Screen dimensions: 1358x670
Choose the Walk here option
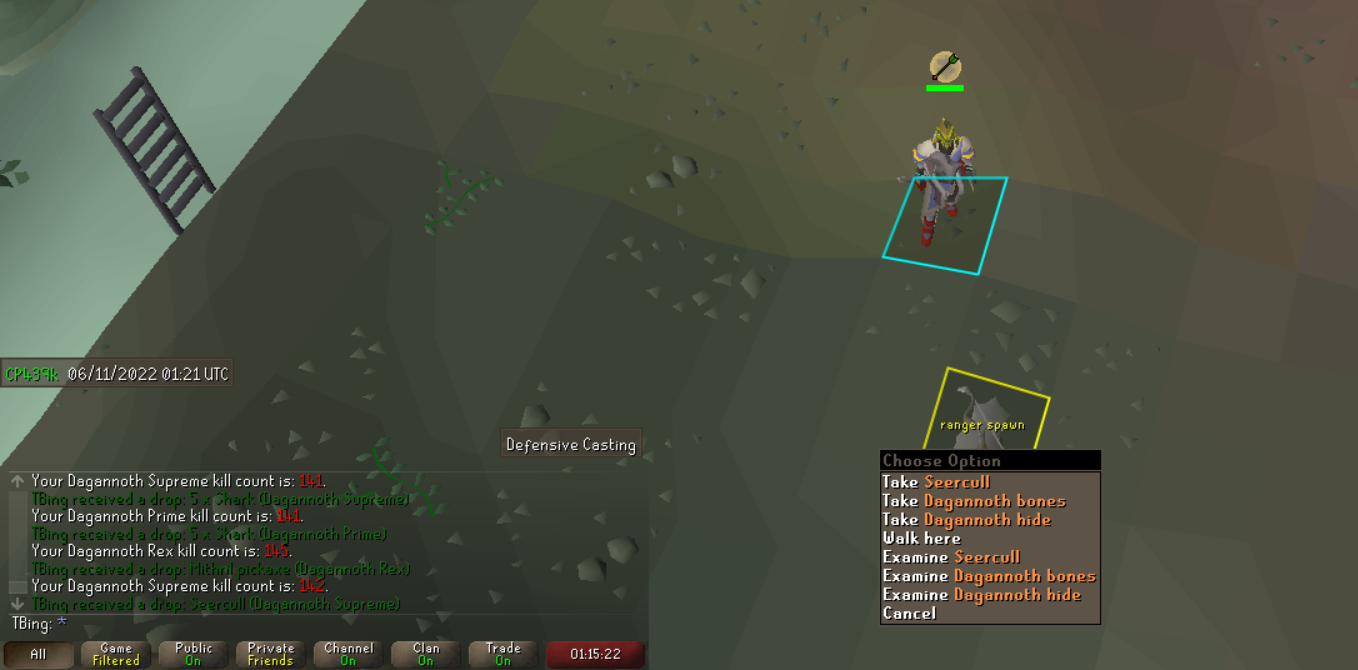click(x=921, y=538)
